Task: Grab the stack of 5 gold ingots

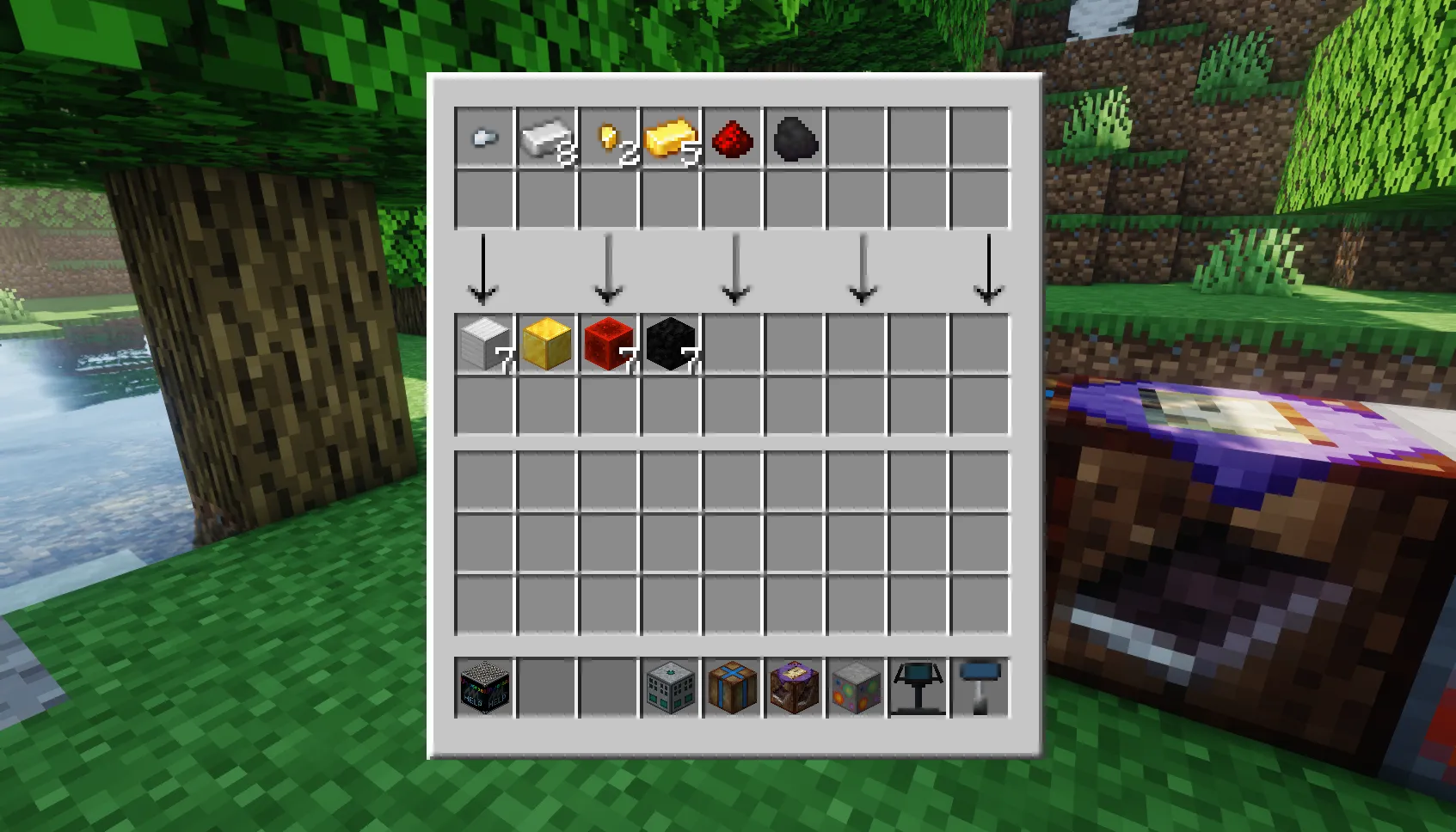Action: 672,138
